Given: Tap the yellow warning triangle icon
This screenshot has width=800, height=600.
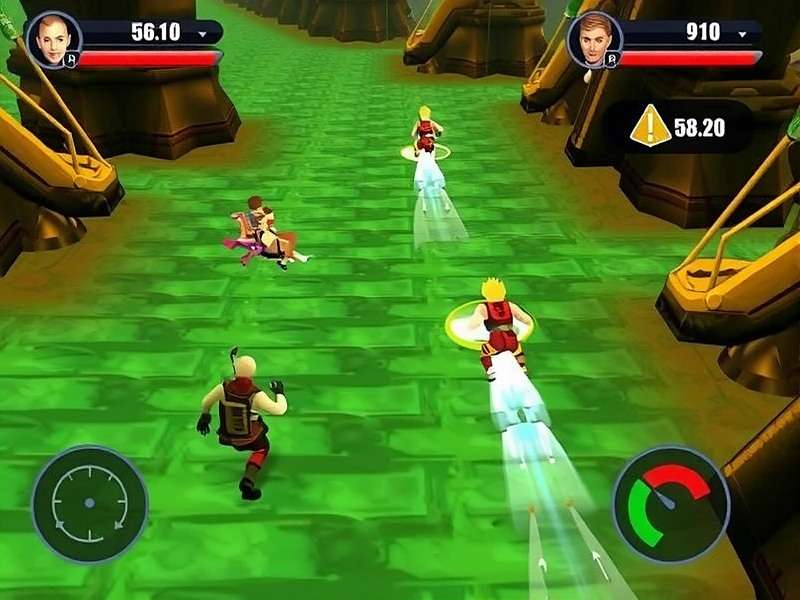Looking at the screenshot, I should pos(650,127).
